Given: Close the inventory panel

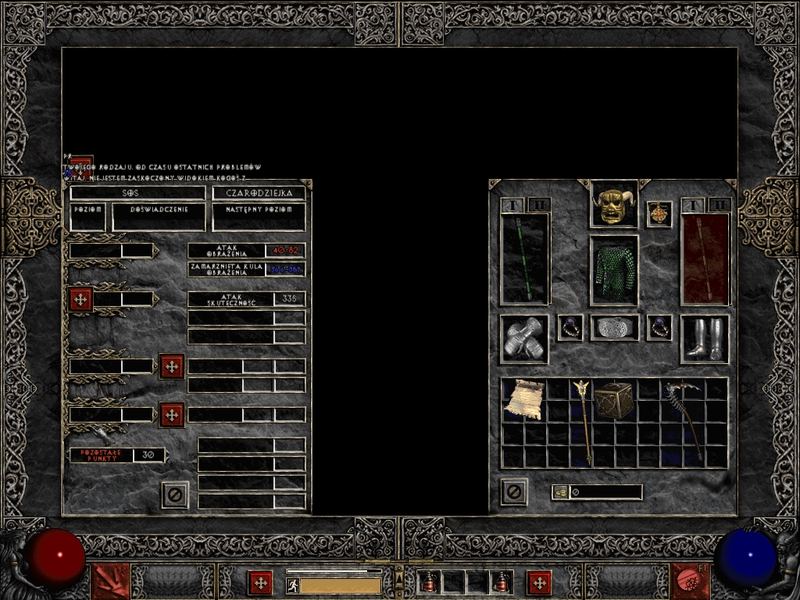Looking at the screenshot, I should click(514, 492).
